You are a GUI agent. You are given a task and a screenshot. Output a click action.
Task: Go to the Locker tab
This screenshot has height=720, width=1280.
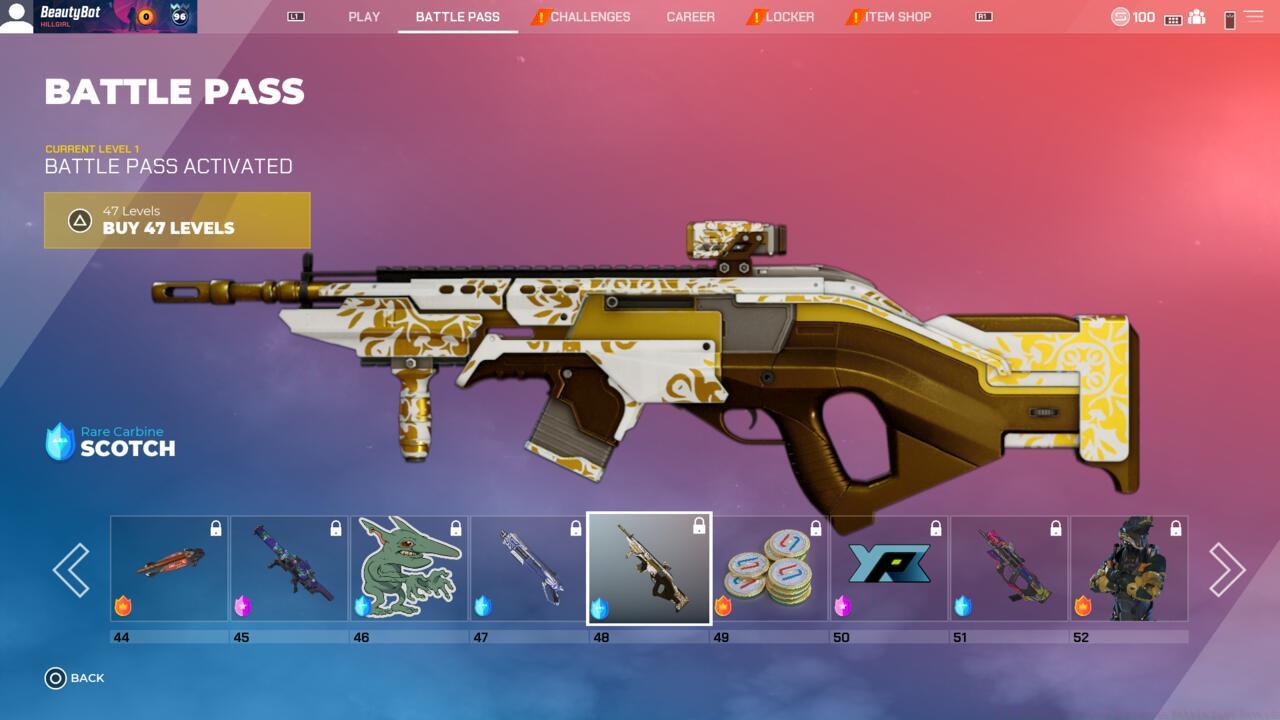click(x=789, y=17)
